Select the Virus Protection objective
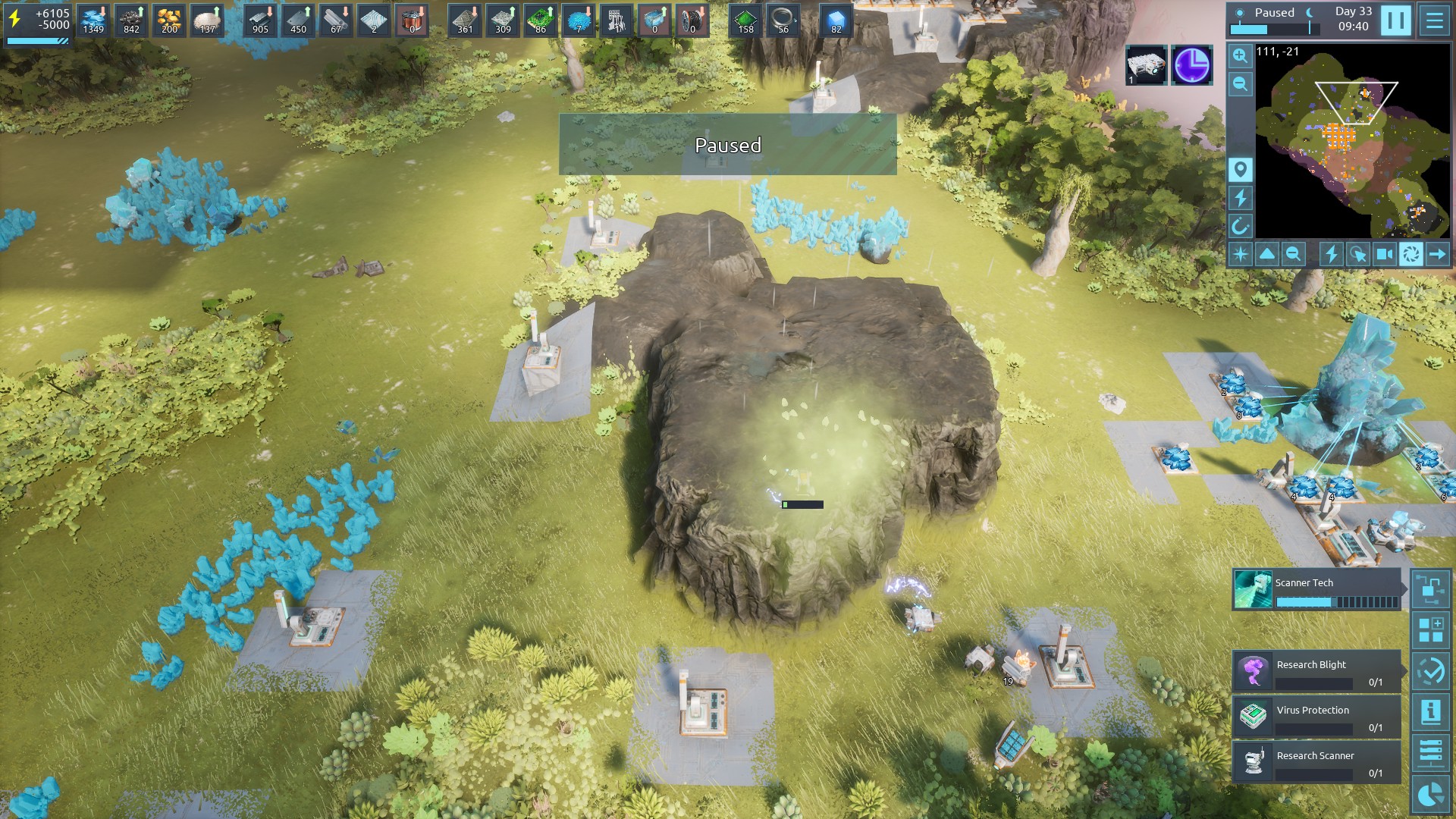Image resolution: width=1456 pixels, height=819 pixels. click(x=1316, y=717)
